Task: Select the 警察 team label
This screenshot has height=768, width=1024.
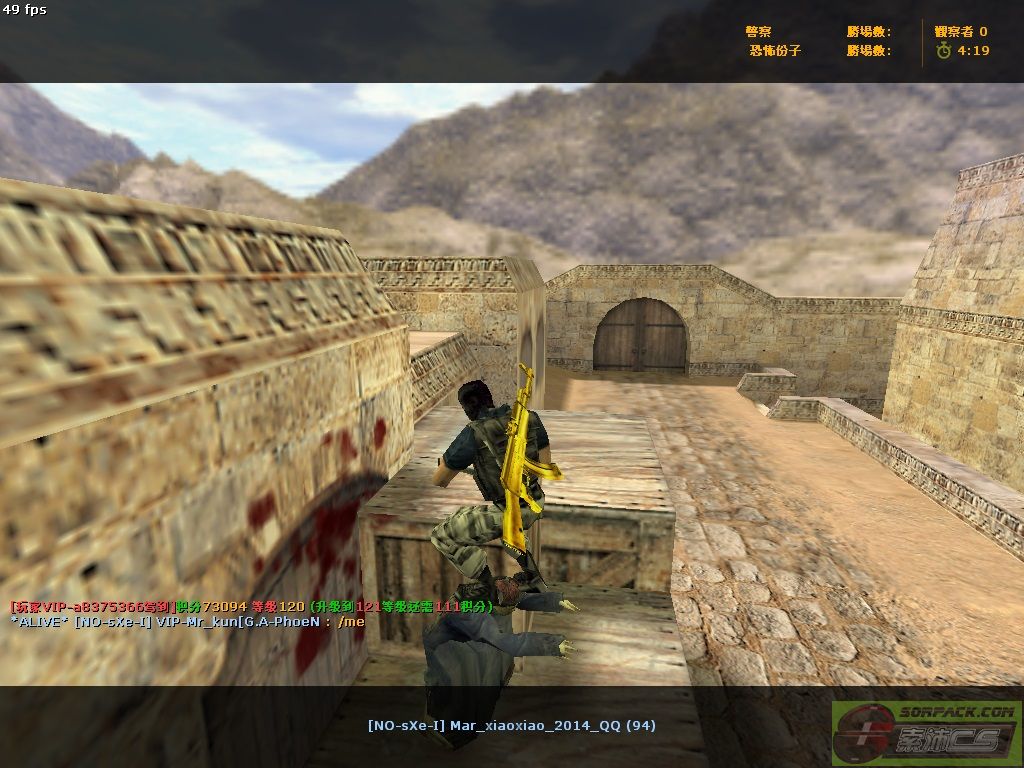Action: pos(759,32)
